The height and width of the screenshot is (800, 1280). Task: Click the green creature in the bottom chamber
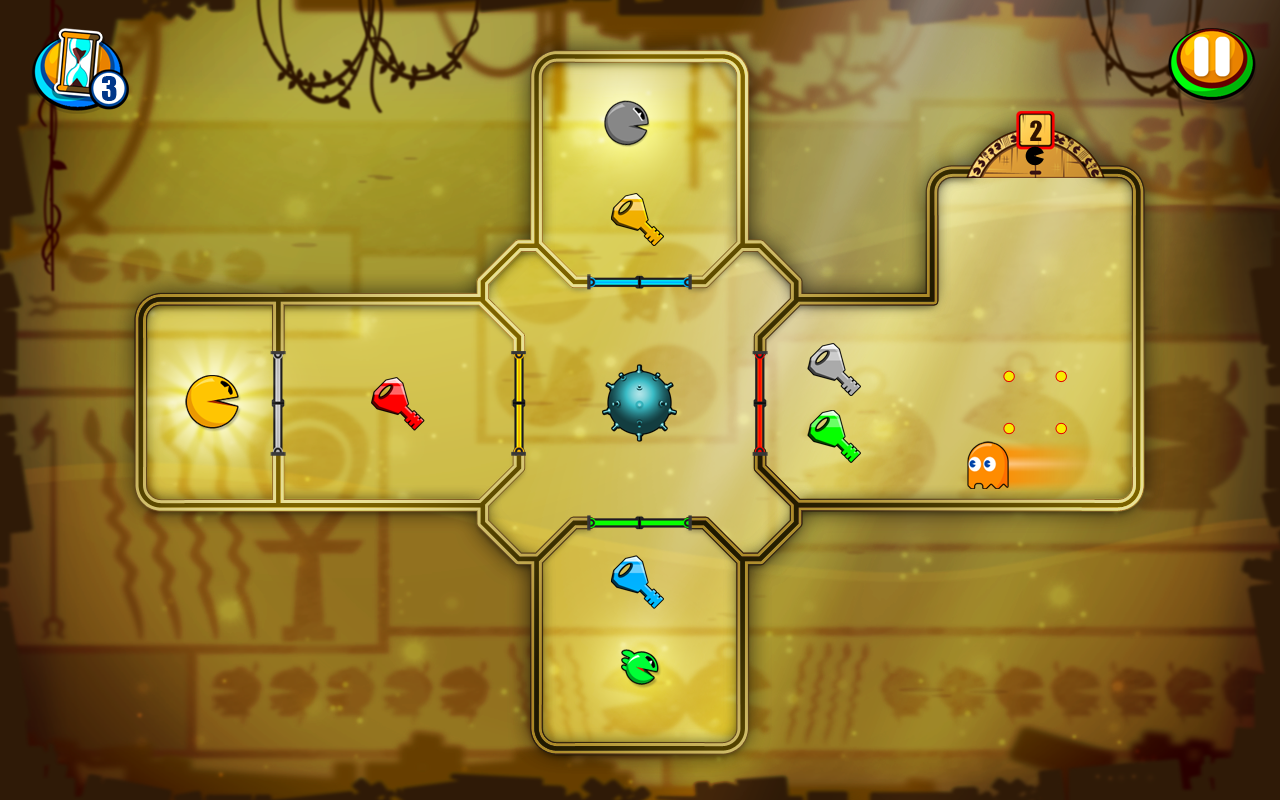(641, 663)
